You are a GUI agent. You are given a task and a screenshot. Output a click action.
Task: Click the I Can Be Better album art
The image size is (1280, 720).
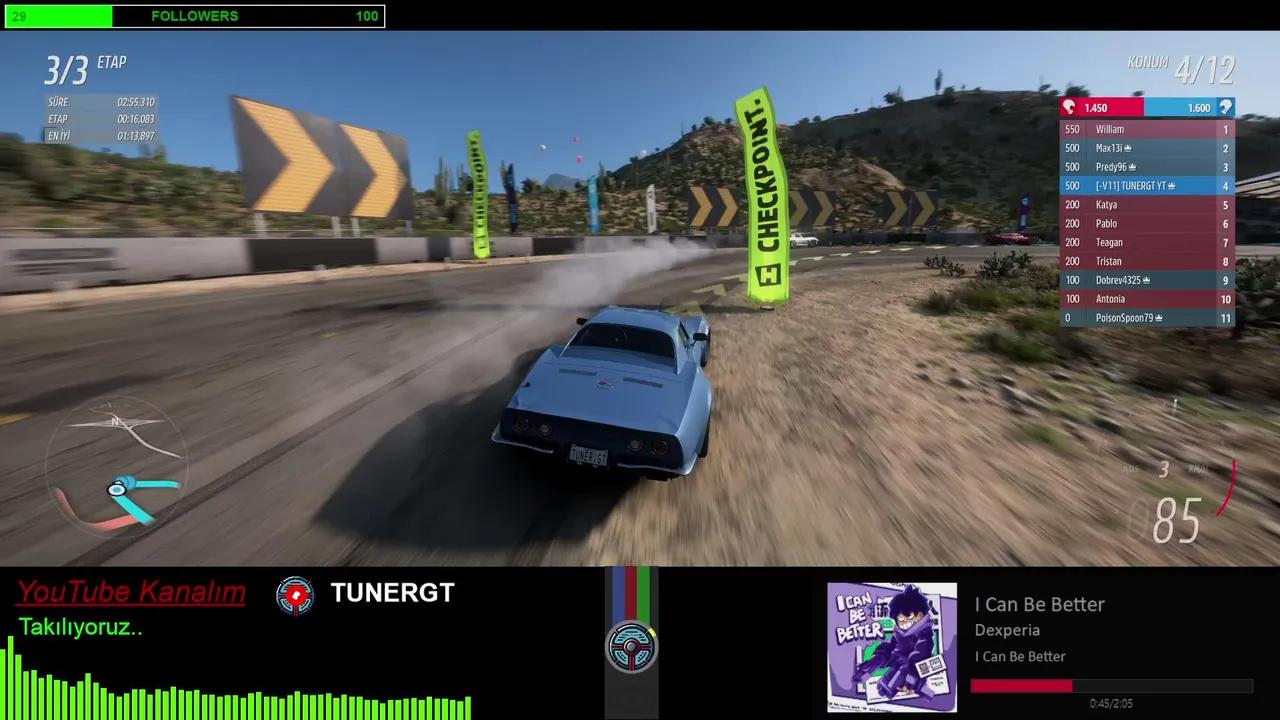pyautogui.click(x=892, y=646)
